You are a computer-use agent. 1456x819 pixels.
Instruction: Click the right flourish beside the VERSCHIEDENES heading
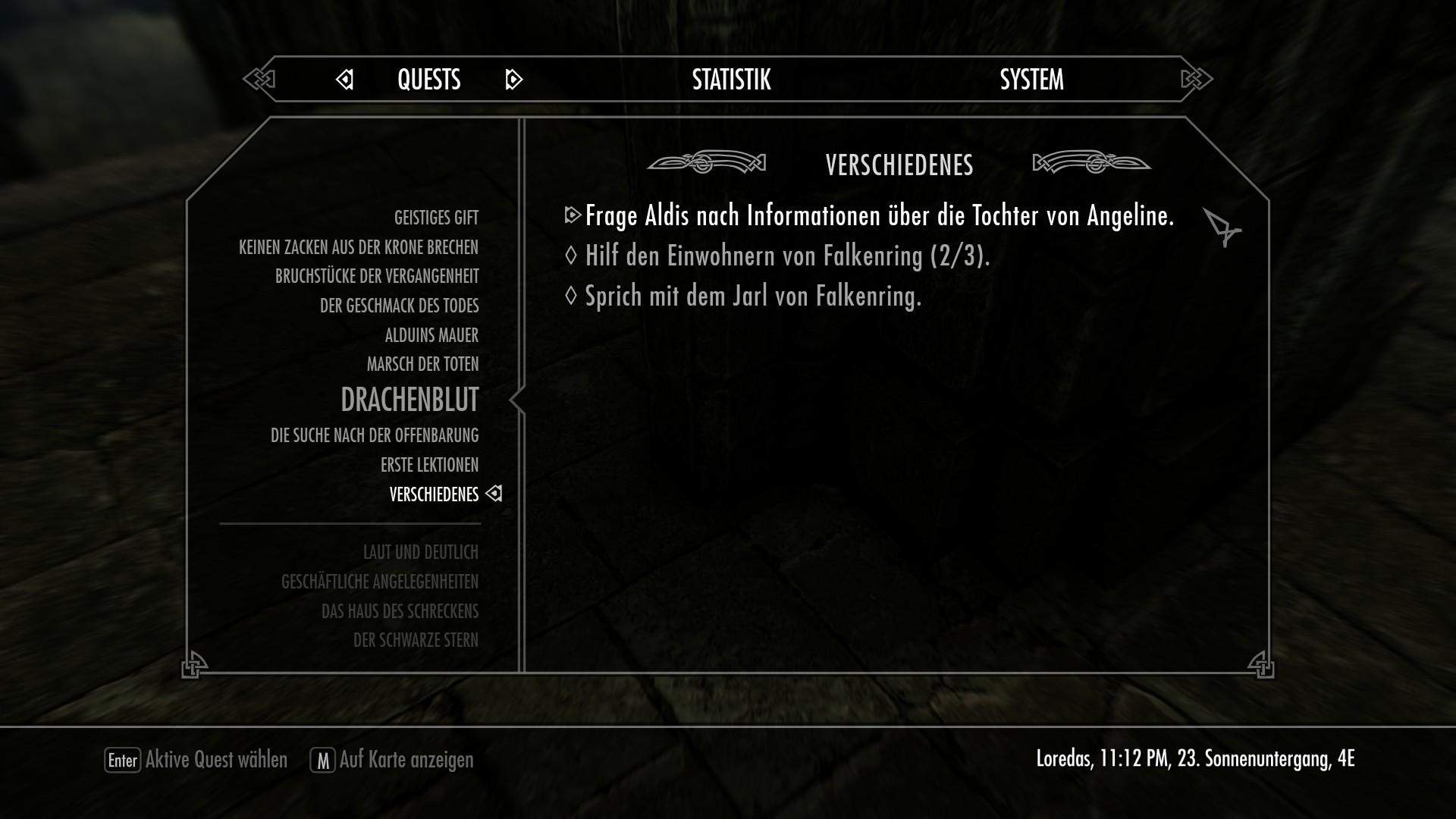point(1092,162)
